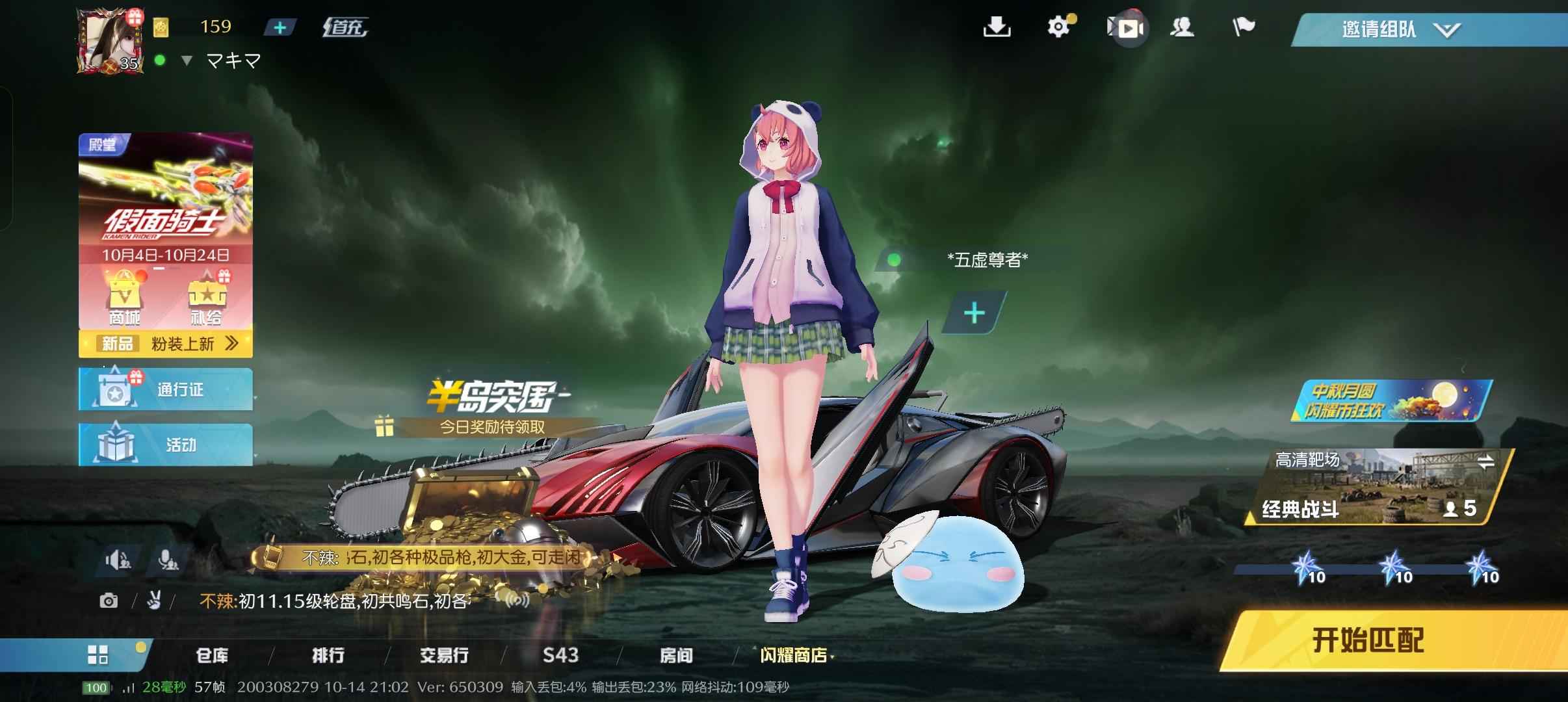Click the flag report icon at top
1568x702 pixels.
pos(1244,27)
